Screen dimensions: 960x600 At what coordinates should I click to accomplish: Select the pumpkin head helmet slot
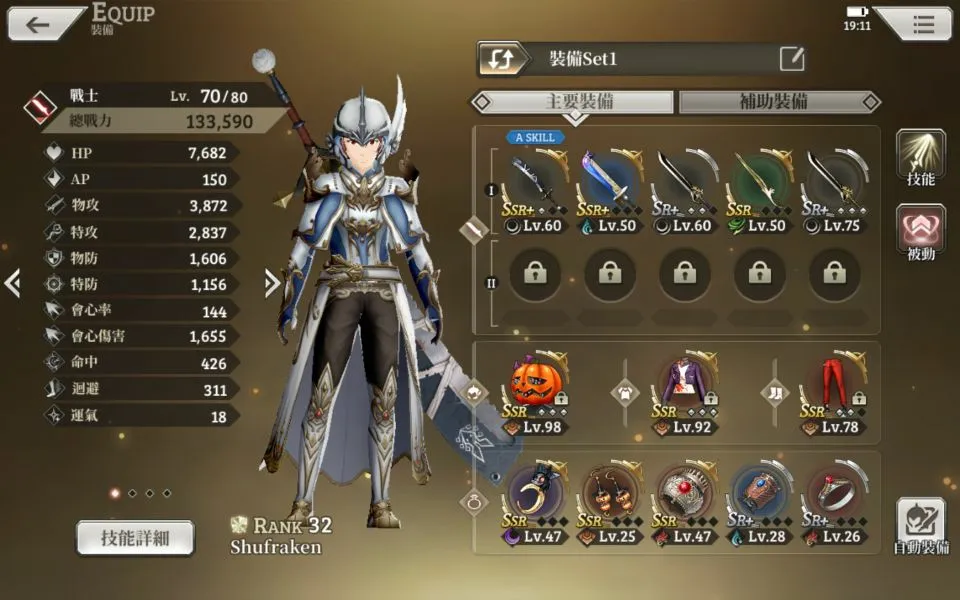pyautogui.click(x=534, y=383)
